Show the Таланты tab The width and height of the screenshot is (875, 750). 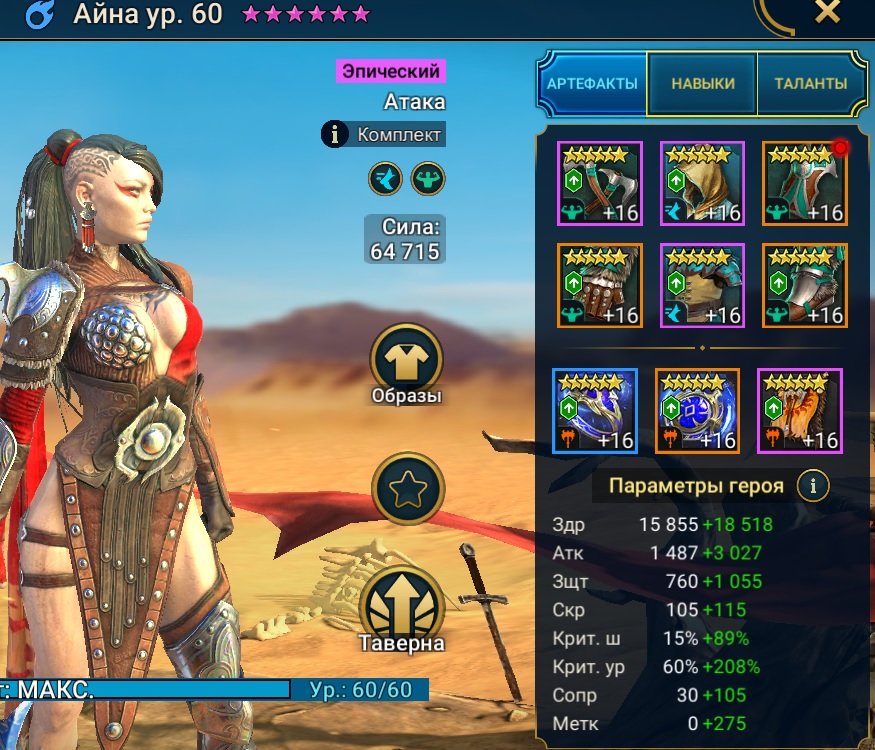pyautogui.click(x=811, y=84)
